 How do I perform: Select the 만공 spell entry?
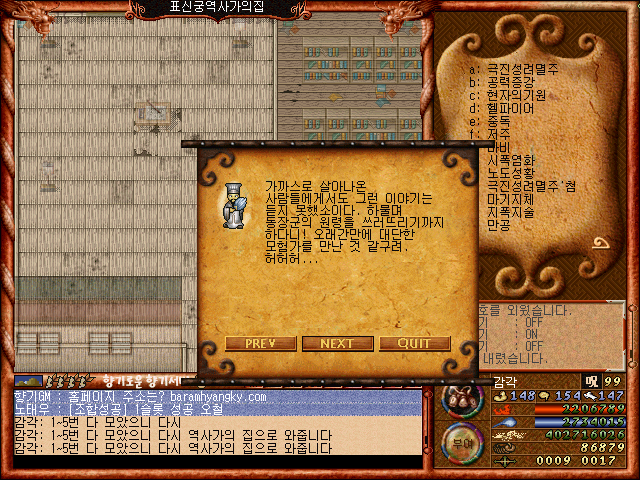tap(499, 225)
